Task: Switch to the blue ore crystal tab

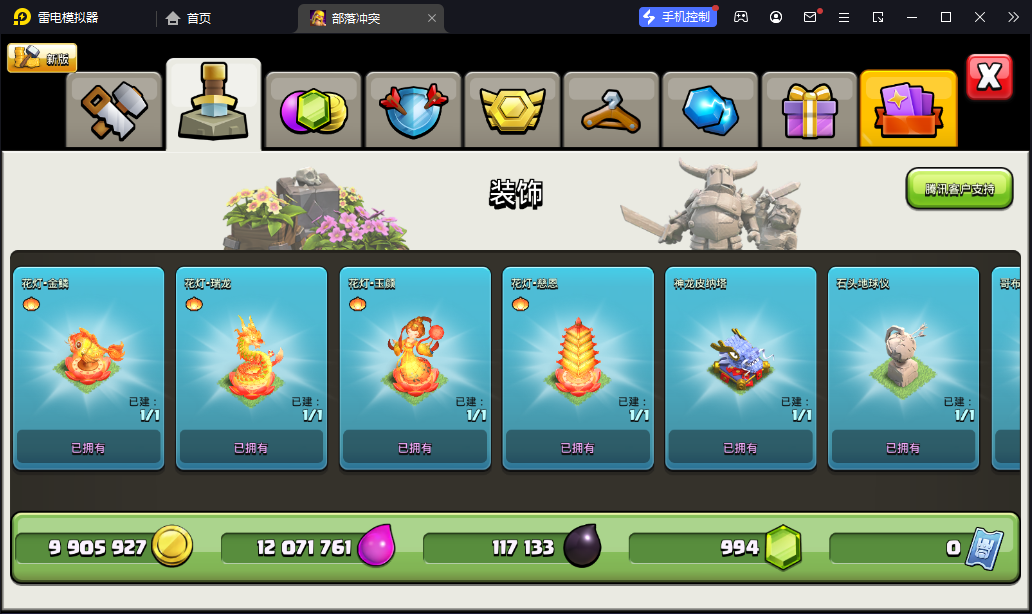Action: 709,110
